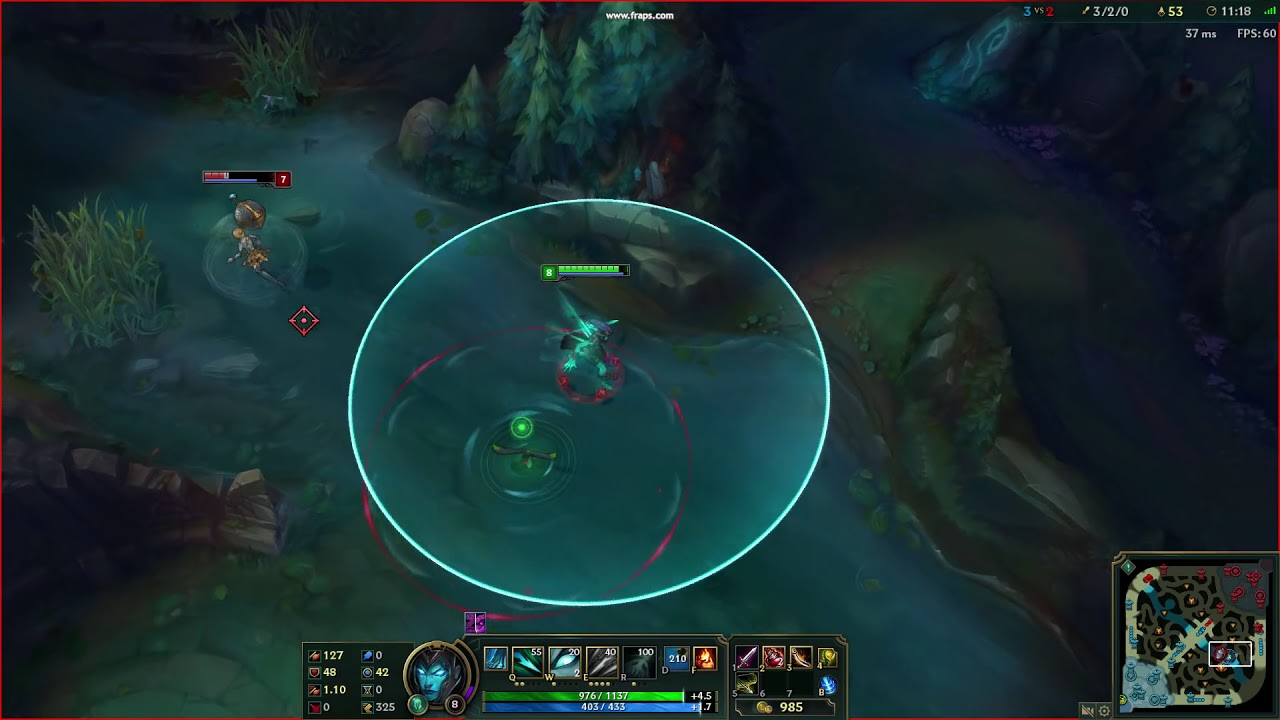Toggle camera lock beside the minimap

1088,710
